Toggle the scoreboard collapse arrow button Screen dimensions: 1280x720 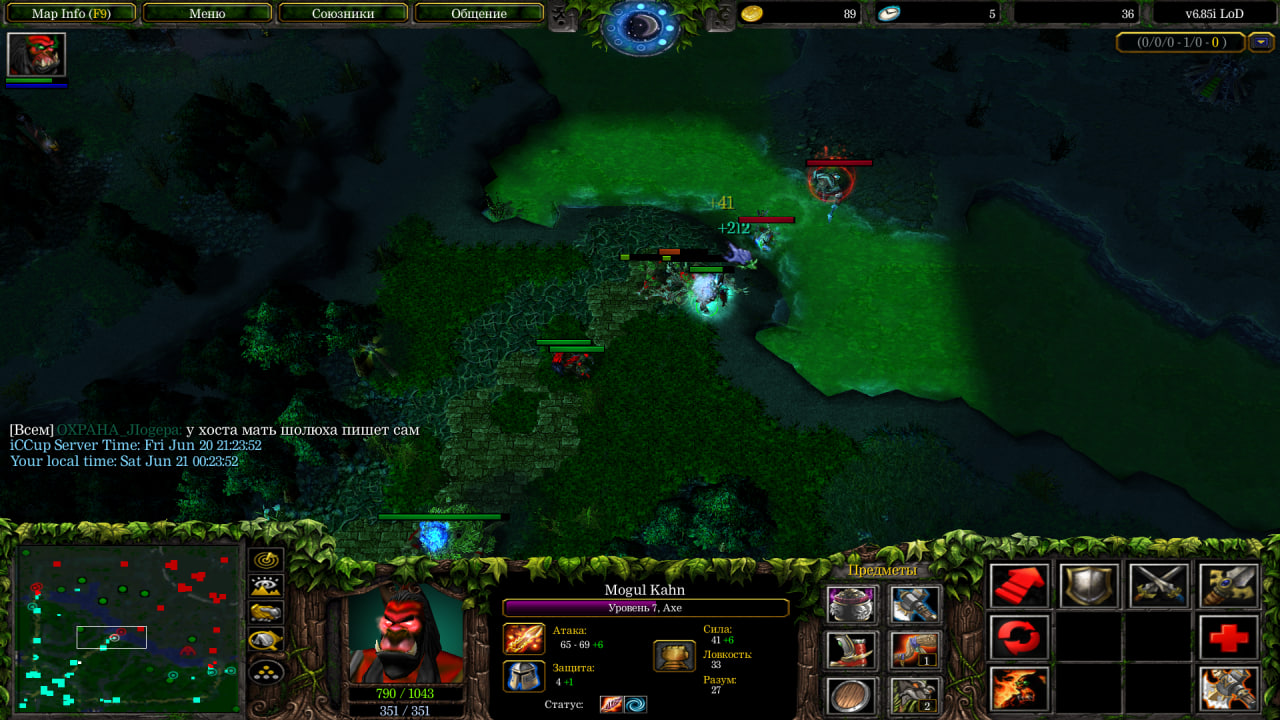point(1261,42)
